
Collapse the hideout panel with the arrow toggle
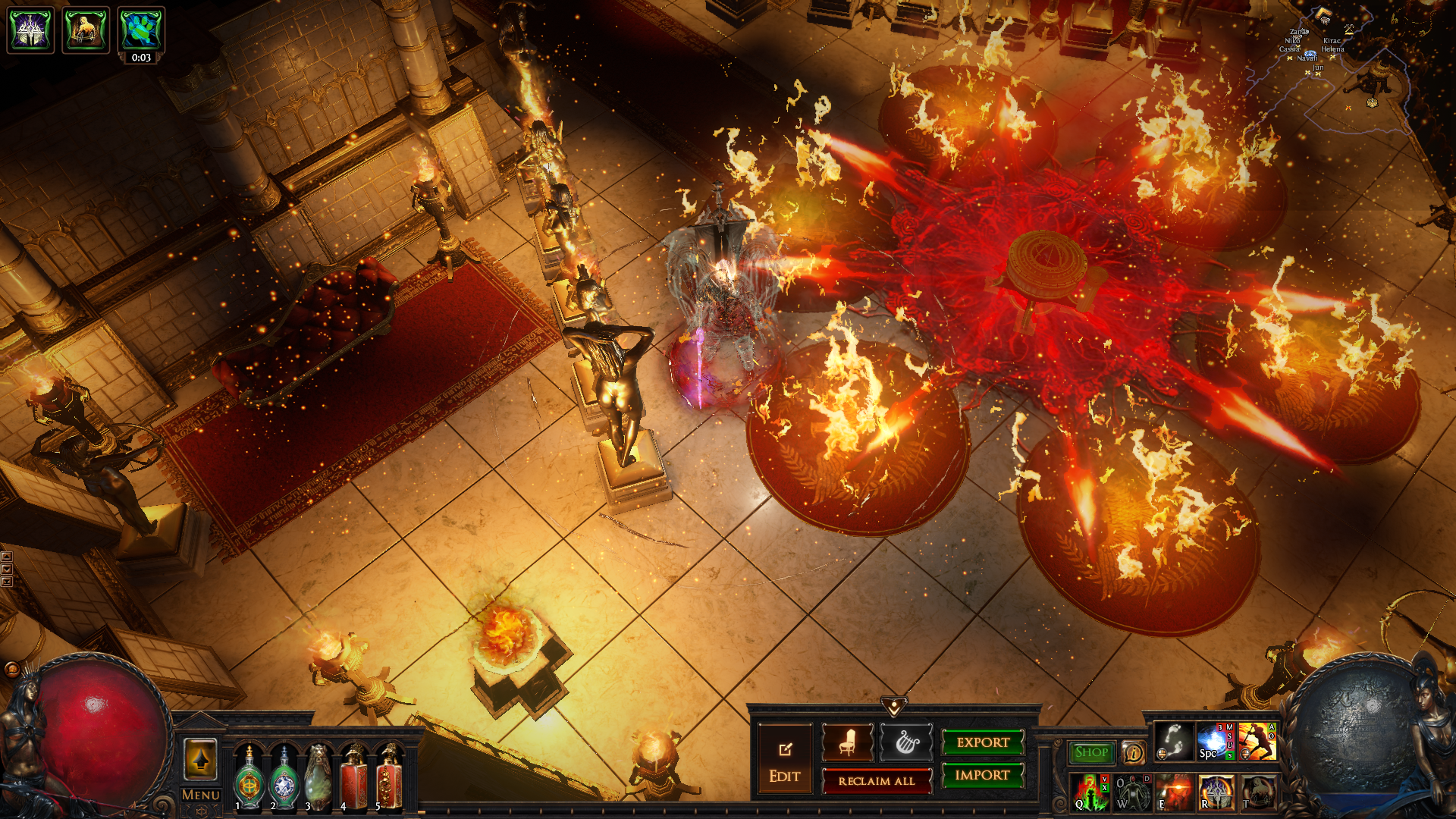click(x=894, y=708)
